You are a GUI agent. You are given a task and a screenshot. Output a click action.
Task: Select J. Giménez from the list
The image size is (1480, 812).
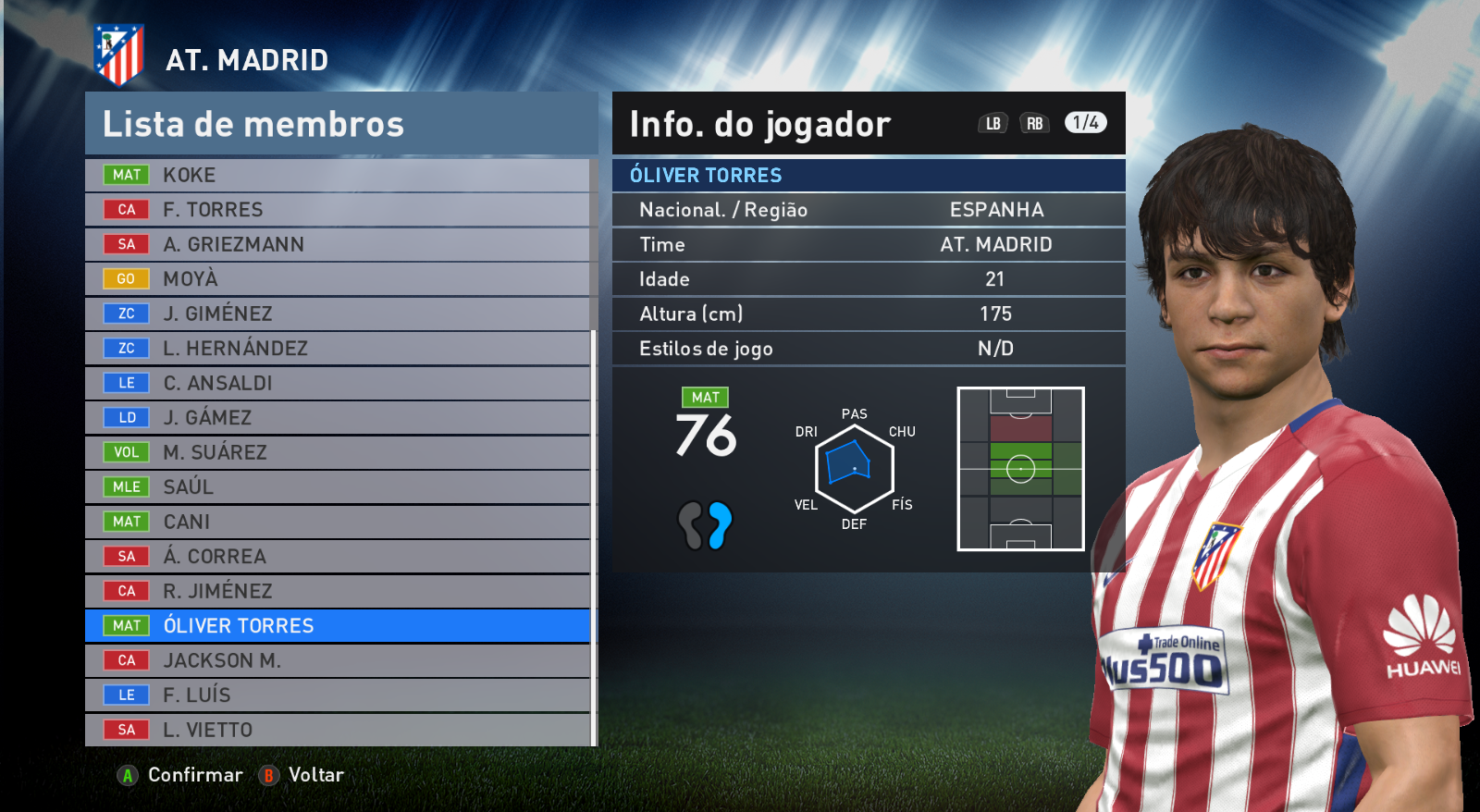pyautogui.click(x=337, y=314)
